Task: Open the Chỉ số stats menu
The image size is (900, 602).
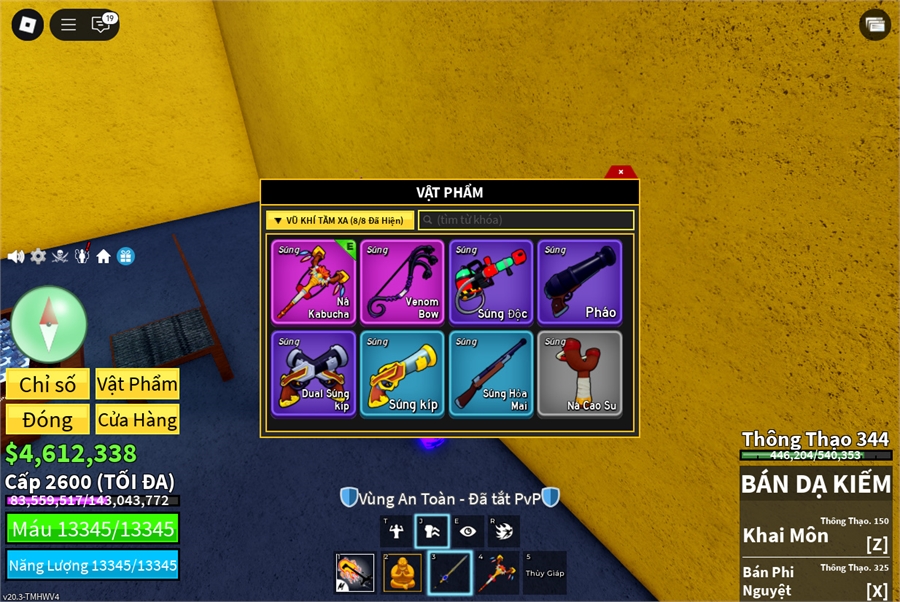Action: coord(48,385)
